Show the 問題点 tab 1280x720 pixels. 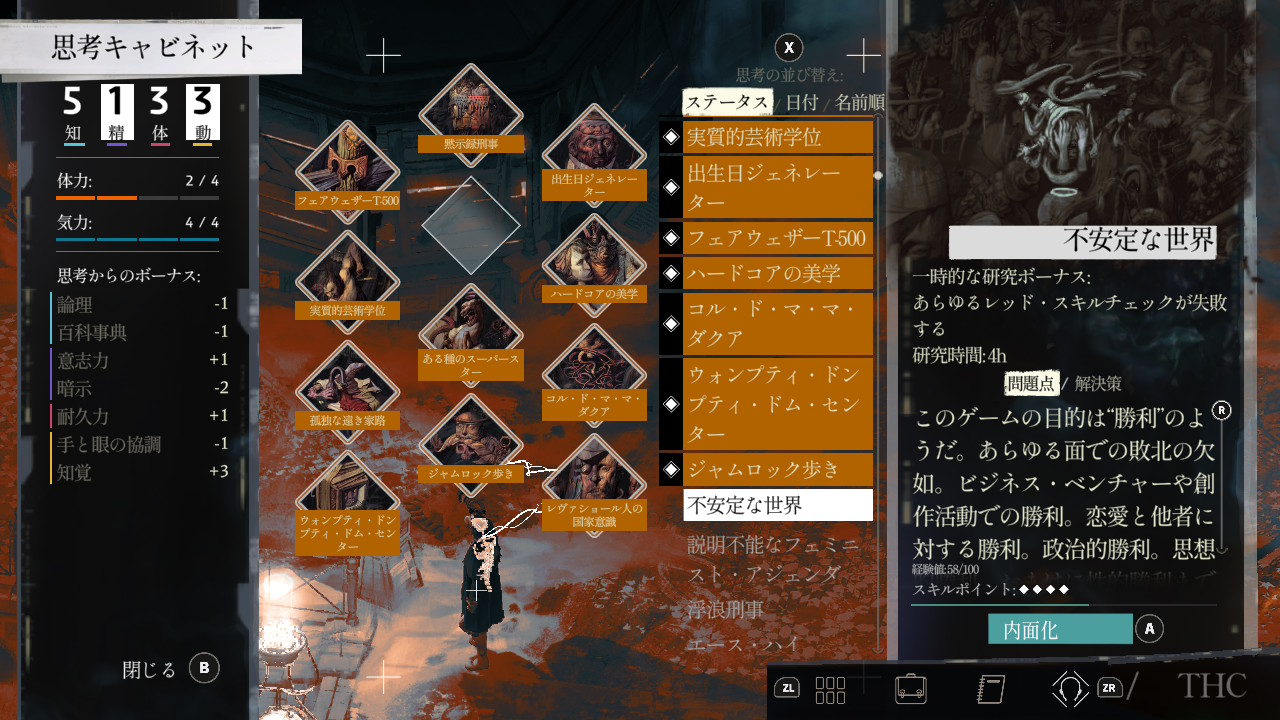(x=1031, y=383)
